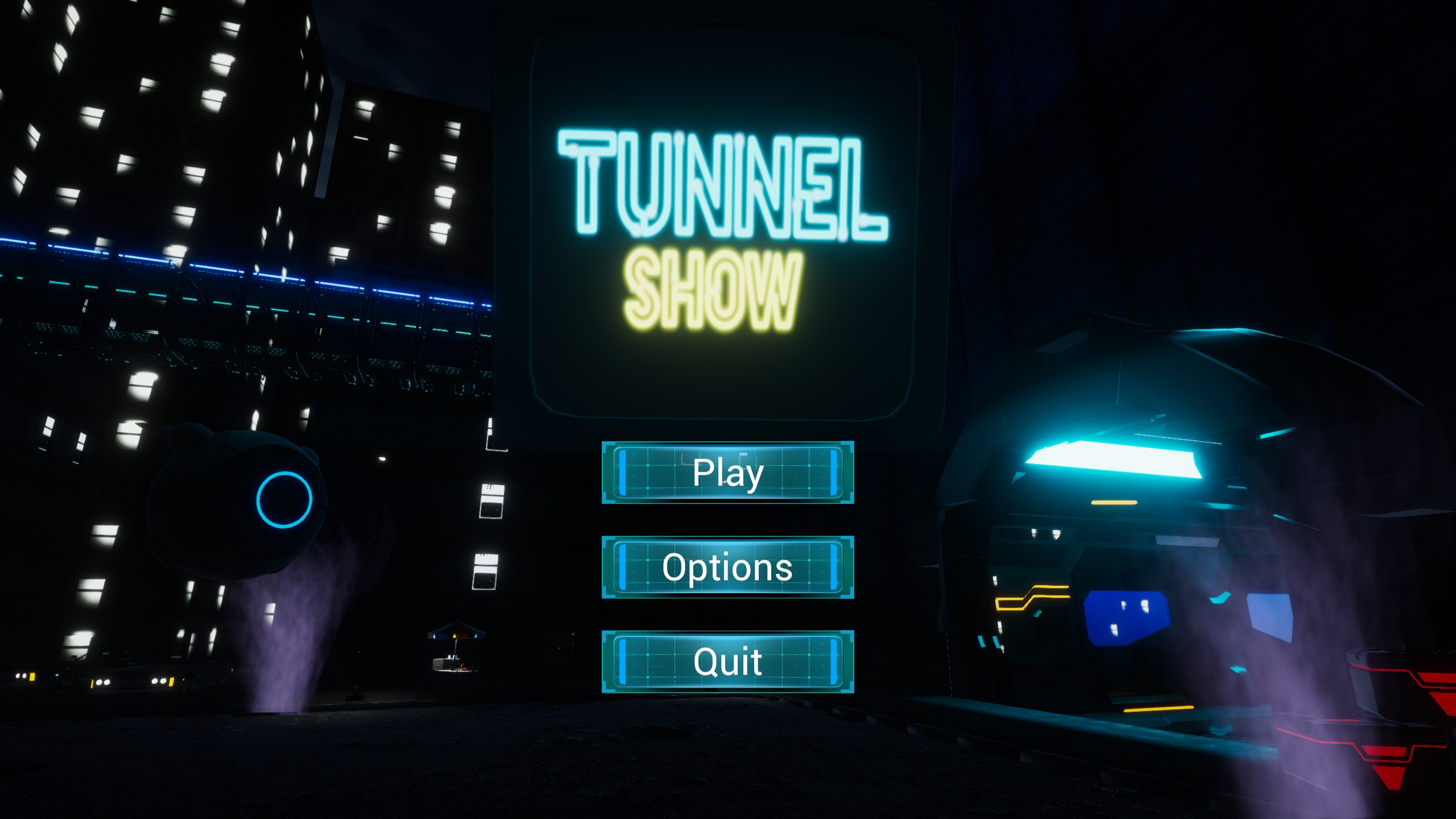The height and width of the screenshot is (819, 1456).
Task: Open the Options menu
Action: 727,567
